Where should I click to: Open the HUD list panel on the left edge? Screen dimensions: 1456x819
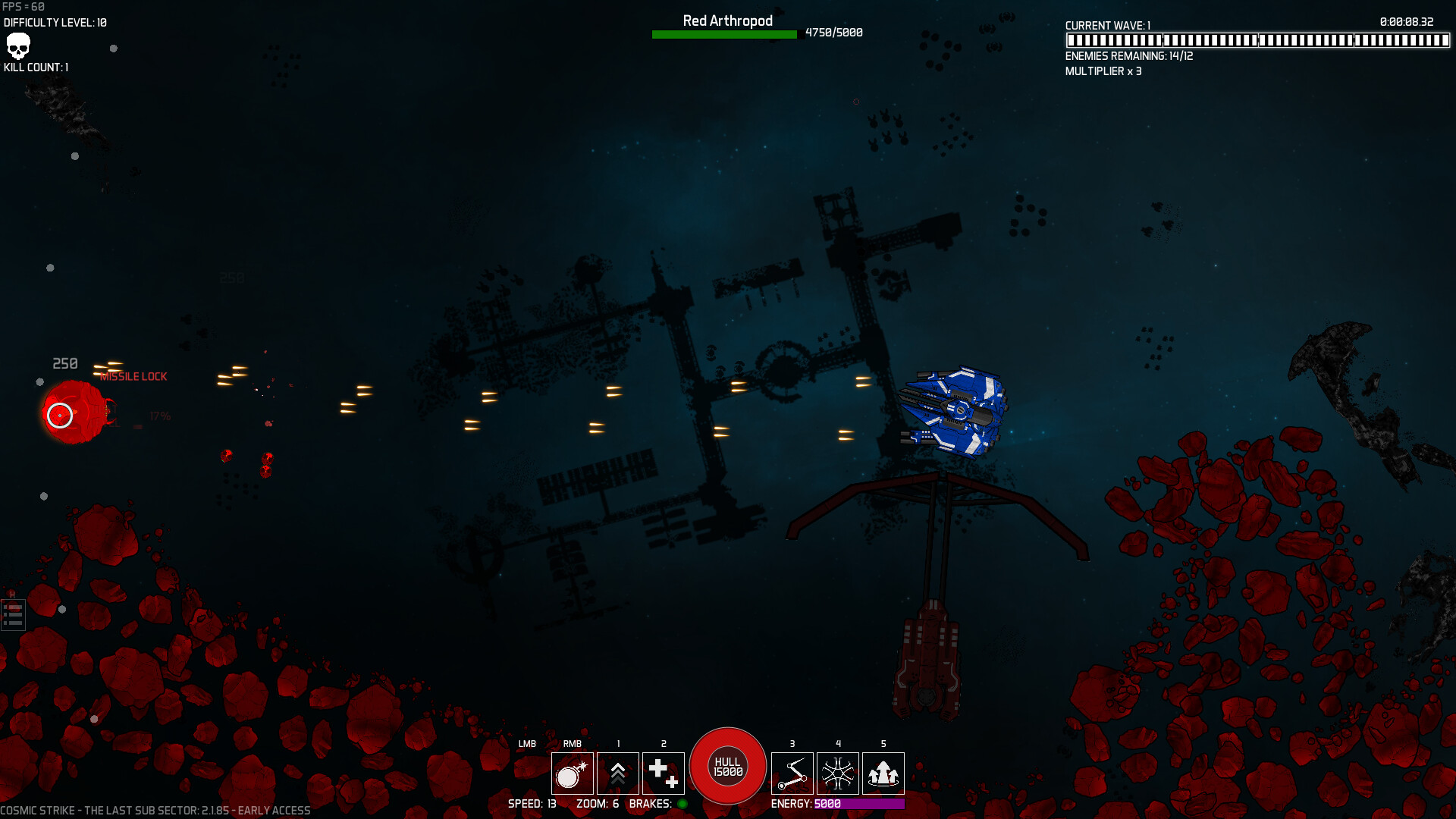coord(13,614)
